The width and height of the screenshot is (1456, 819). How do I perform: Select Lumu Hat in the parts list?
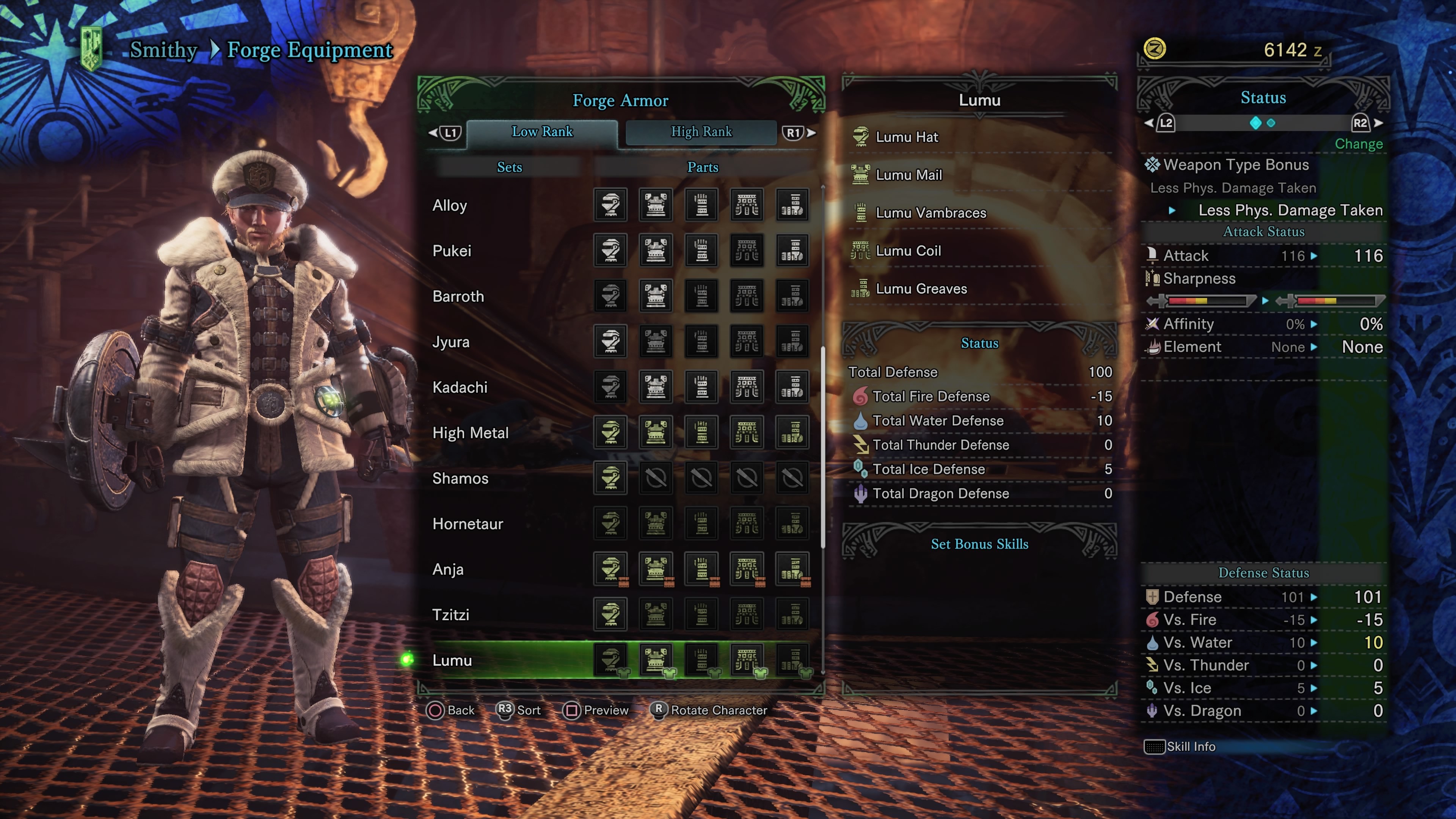point(907,137)
